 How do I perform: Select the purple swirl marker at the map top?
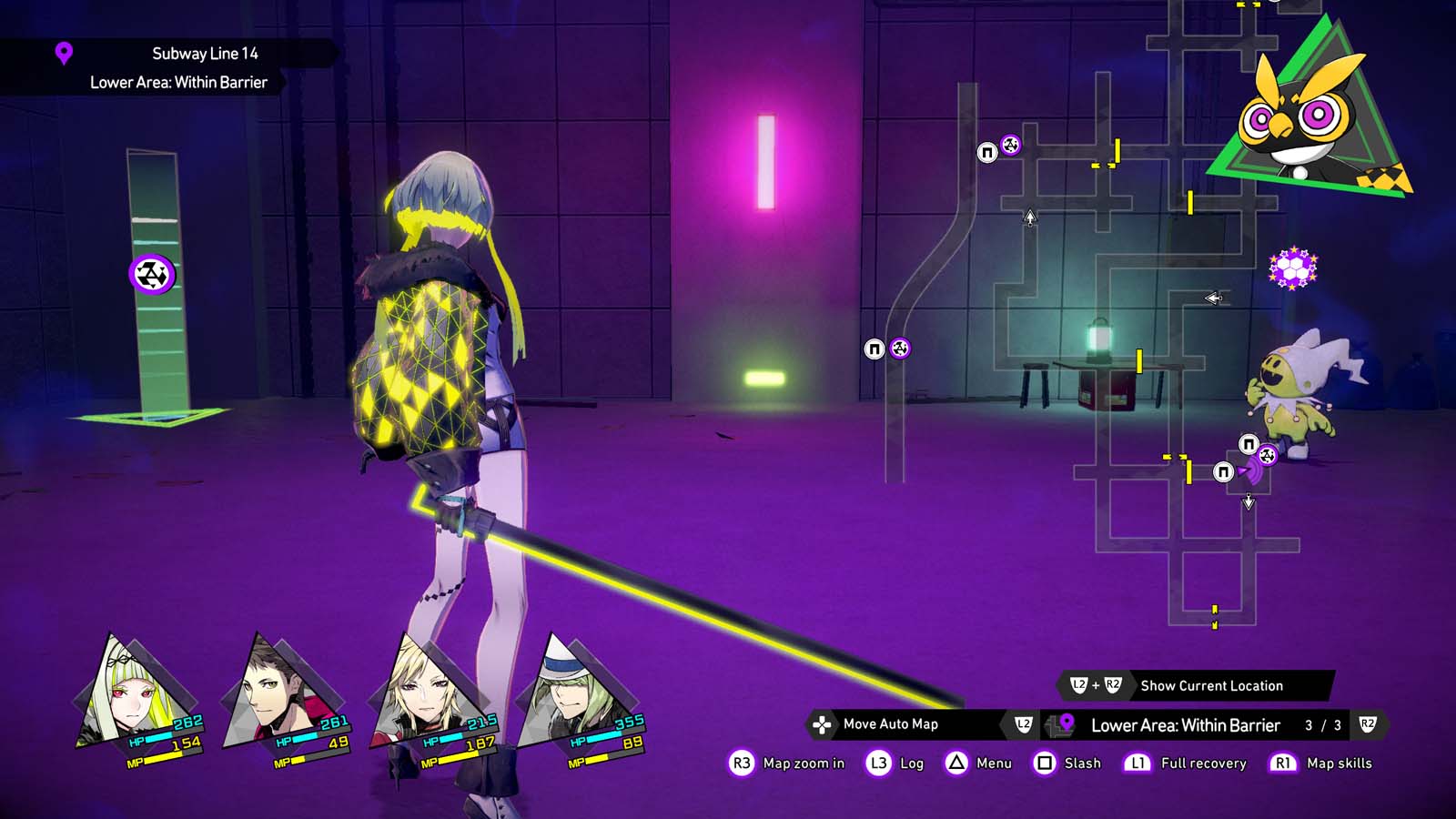click(x=1012, y=143)
